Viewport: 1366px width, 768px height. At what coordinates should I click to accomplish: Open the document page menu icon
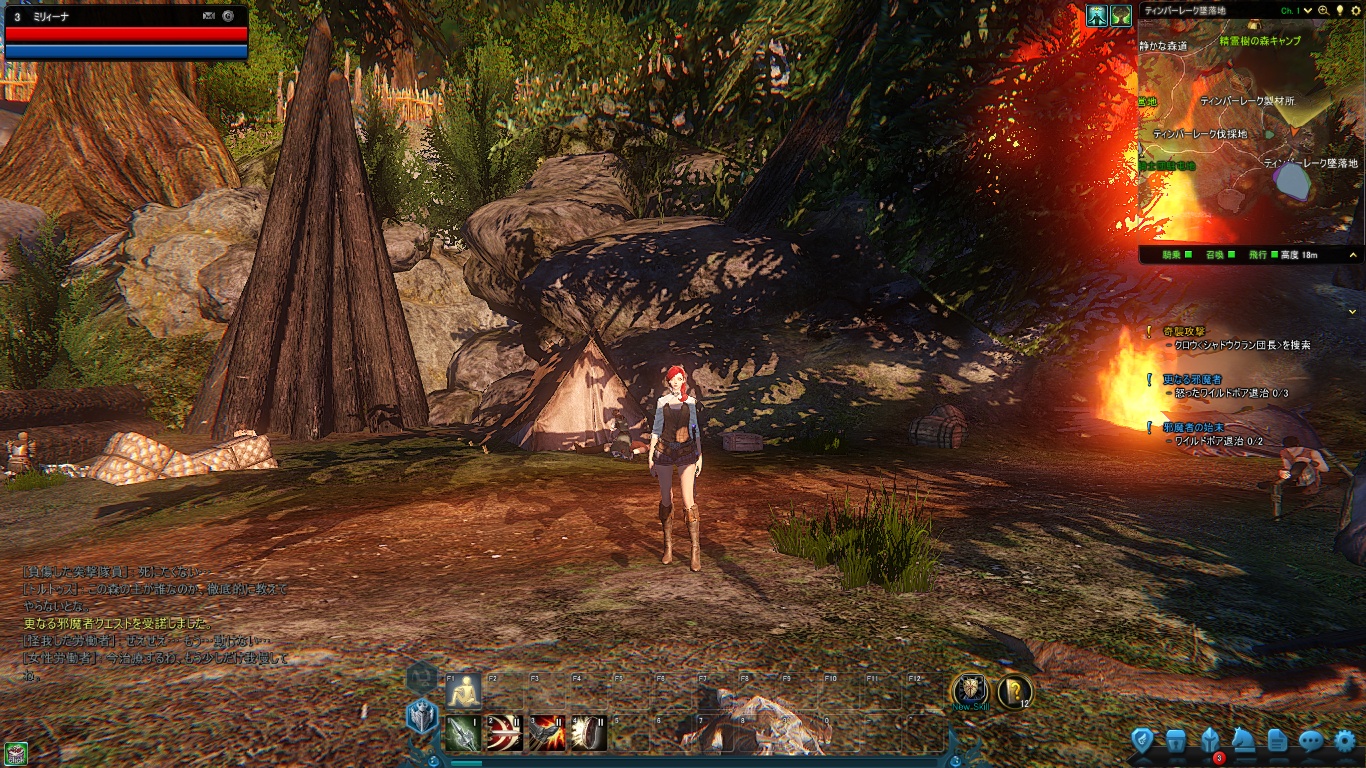click(1277, 741)
